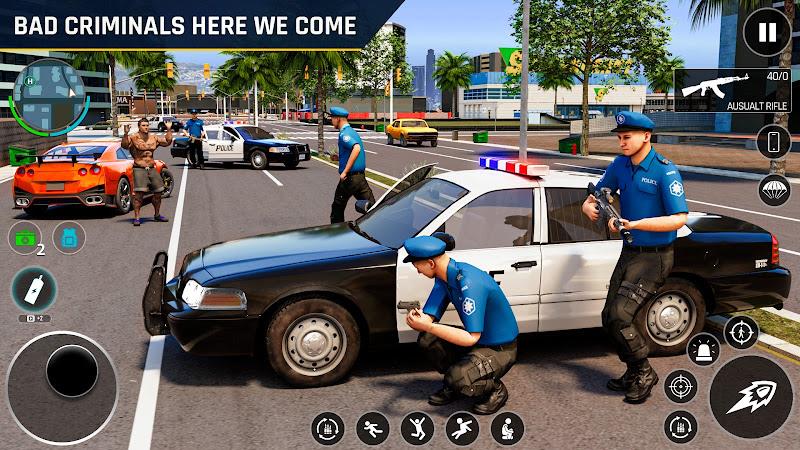This screenshot has height=450, width=800.
Task: Tap the target-a-person icon
Action: [741, 331]
